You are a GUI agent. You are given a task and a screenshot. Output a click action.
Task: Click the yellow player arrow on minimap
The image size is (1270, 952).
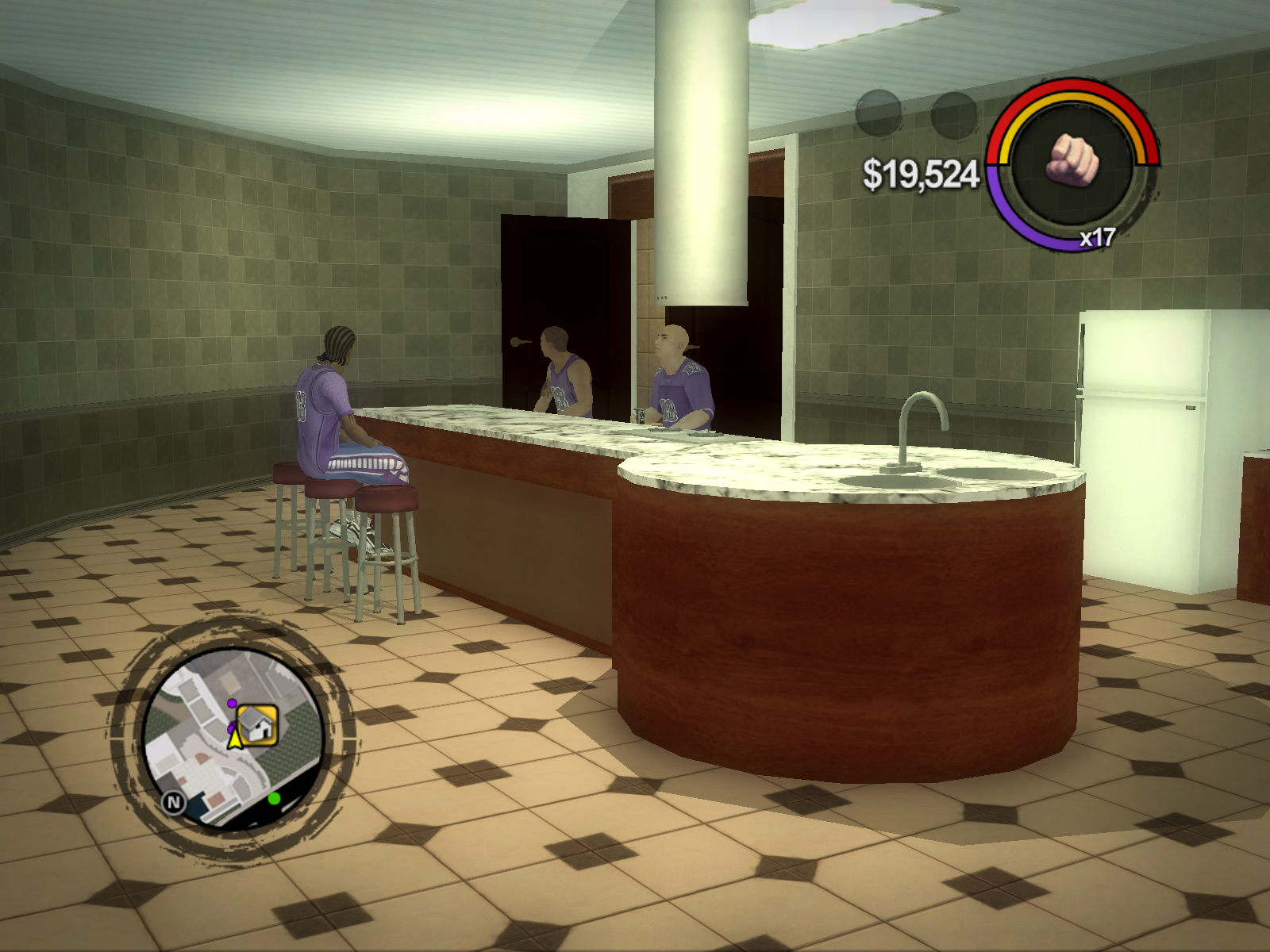point(235,739)
